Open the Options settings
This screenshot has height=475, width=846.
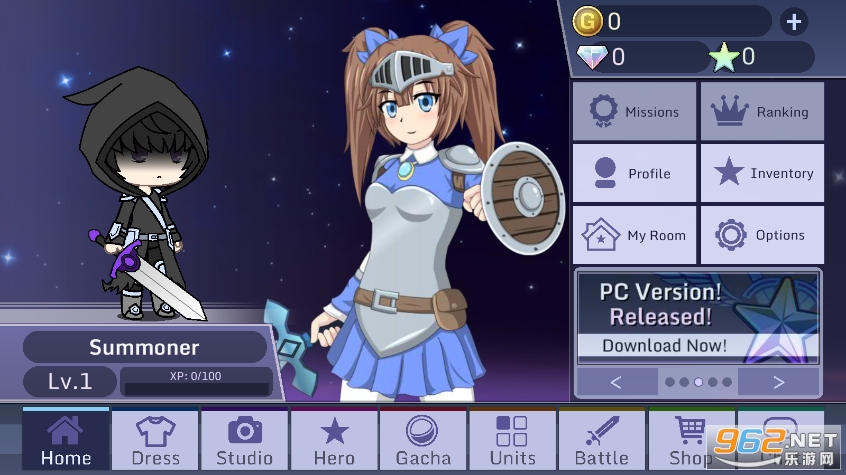click(762, 235)
